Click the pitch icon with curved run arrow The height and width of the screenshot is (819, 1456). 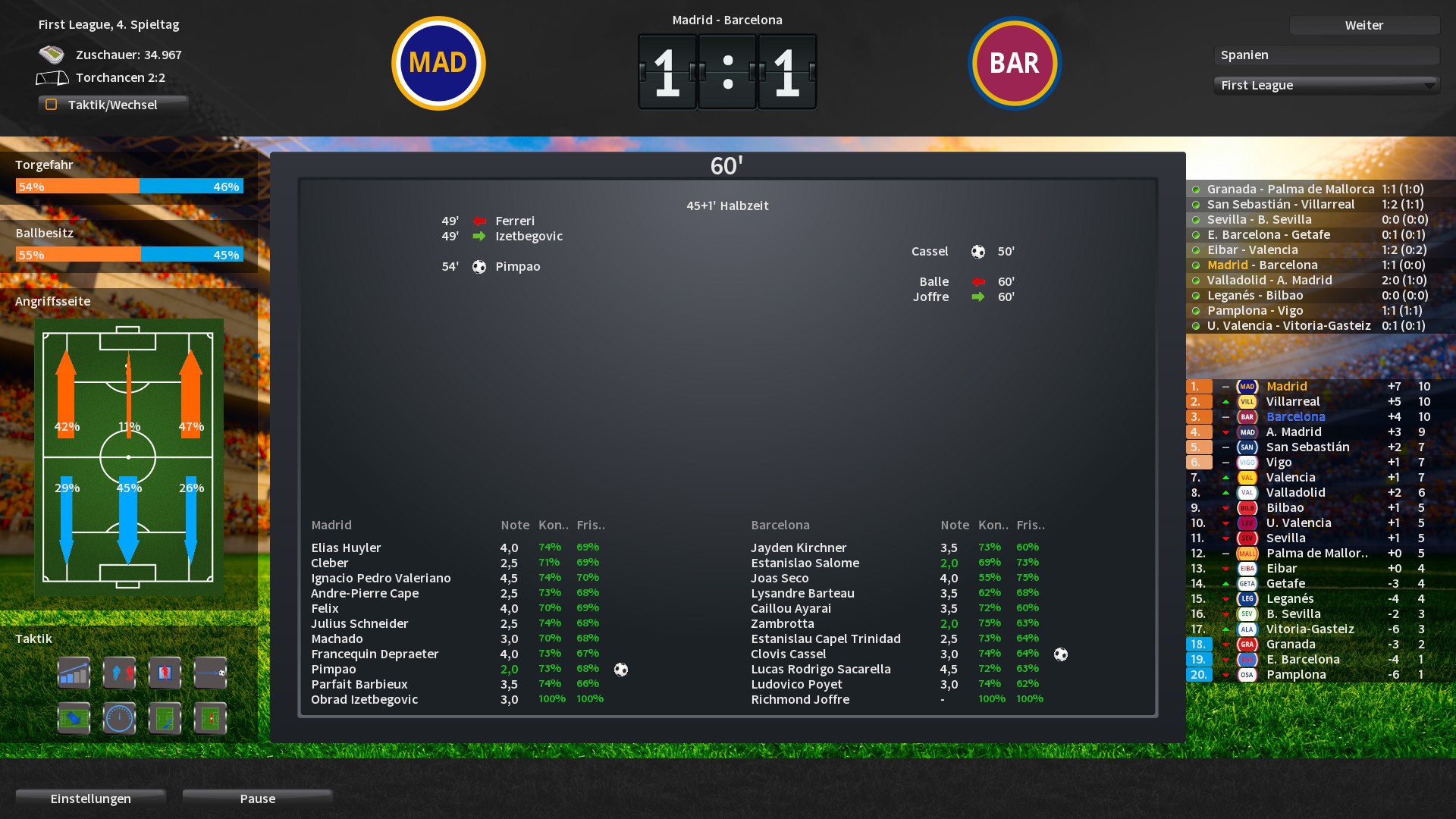[165, 718]
